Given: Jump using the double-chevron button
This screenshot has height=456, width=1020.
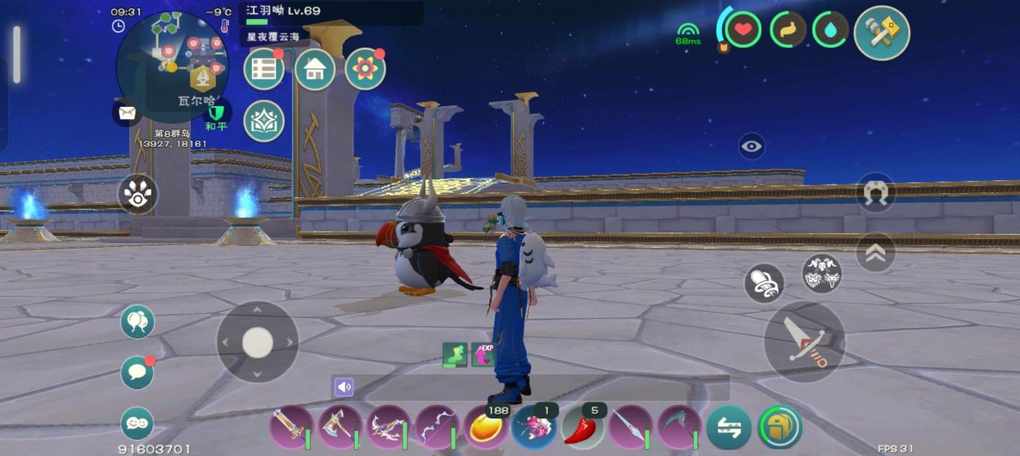Looking at the screenshot, I should click(x=875, y=253).
